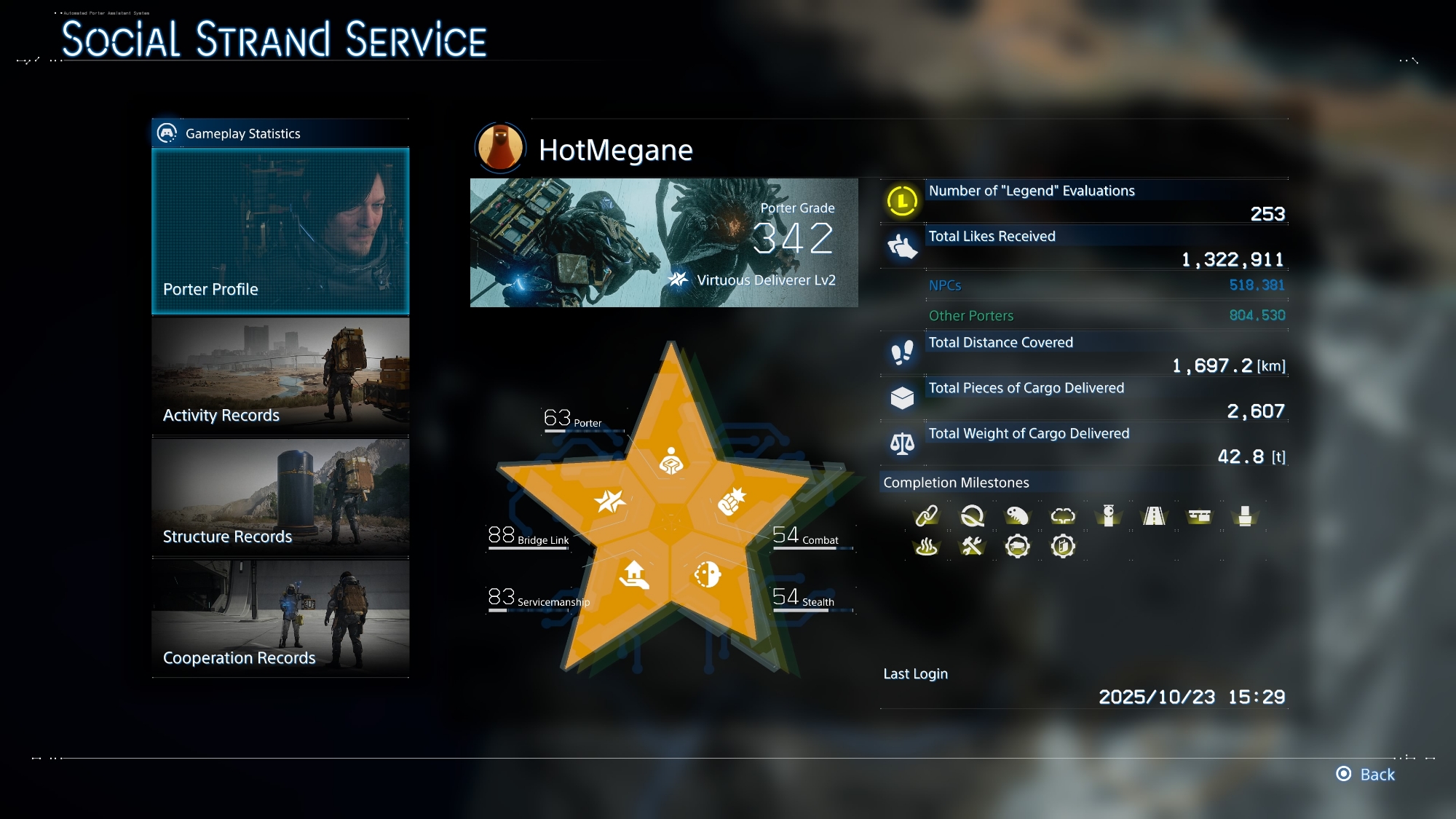Select the Porter Profile menu tile
This screenshot has width=1456, height=819.
[280, 232]
